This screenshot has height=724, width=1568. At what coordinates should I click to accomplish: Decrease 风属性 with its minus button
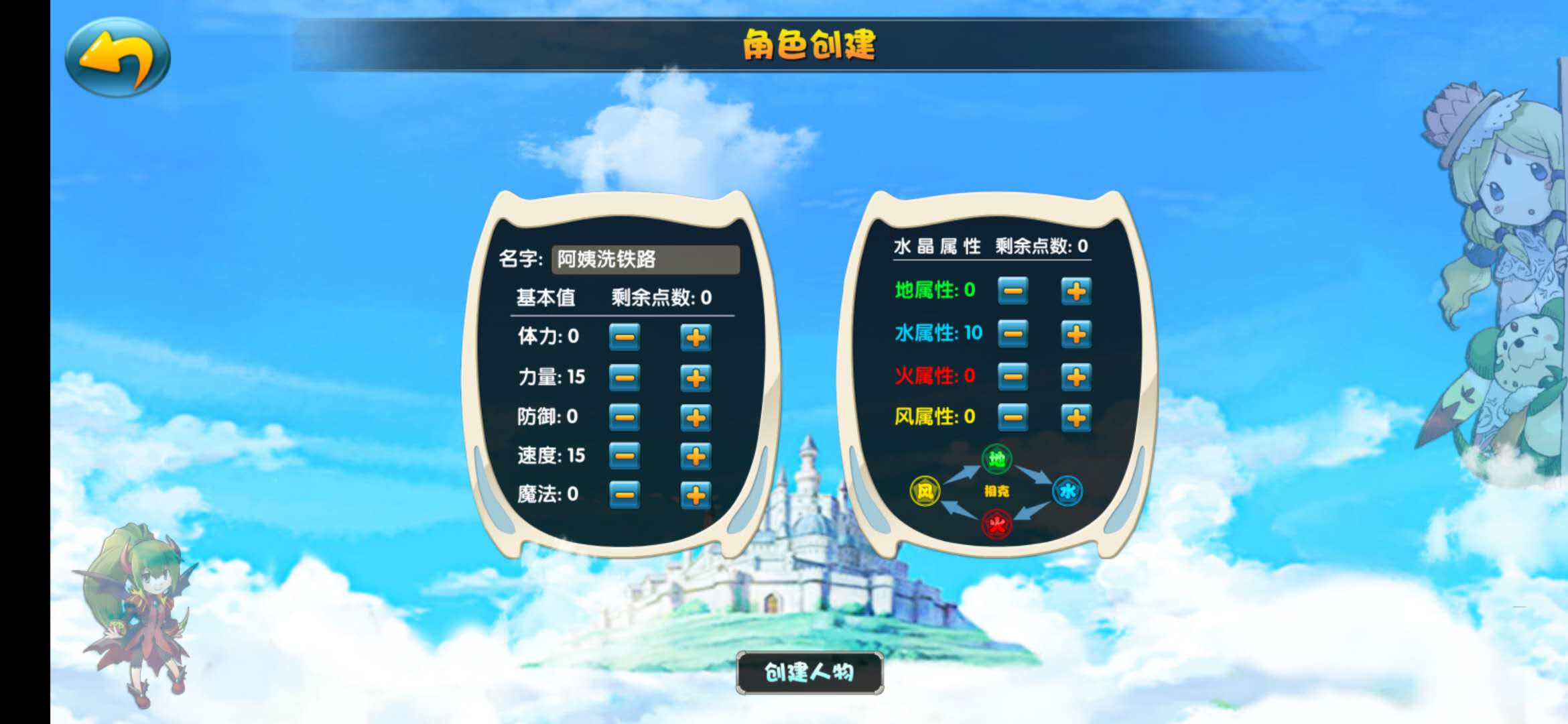pos(1014,419)
